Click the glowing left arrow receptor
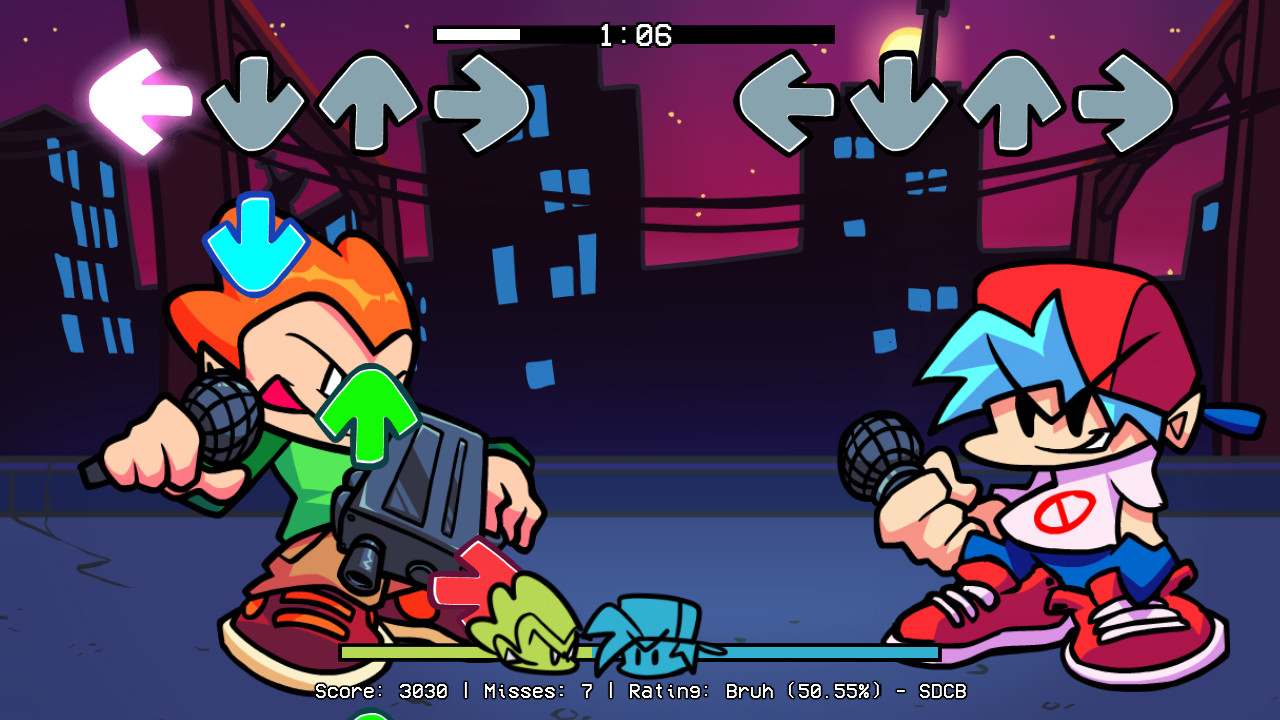Screen dimensions: 1280x720 [135, 100]
